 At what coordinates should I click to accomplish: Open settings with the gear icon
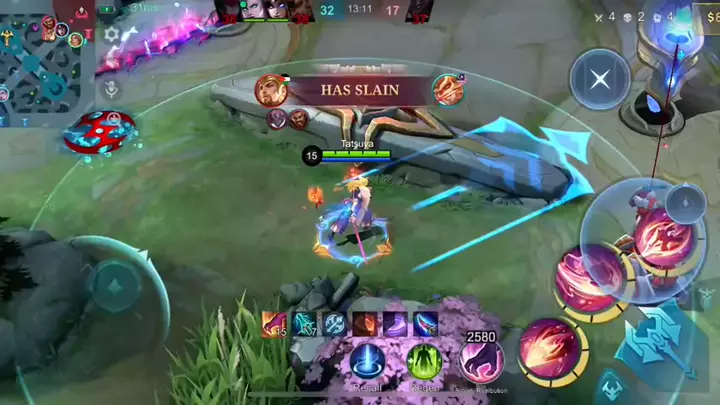112,35
